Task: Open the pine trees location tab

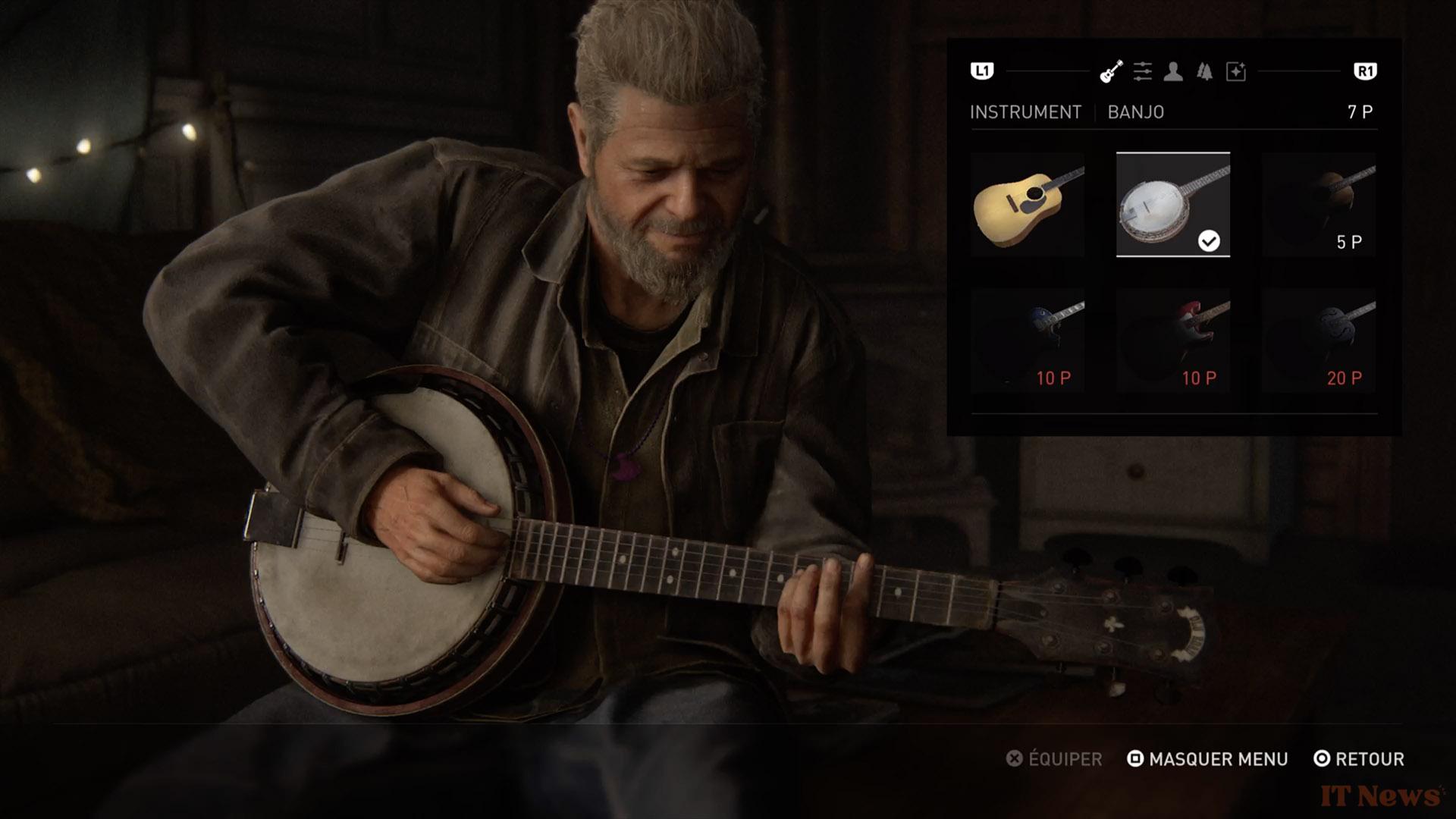Action: tap(1204, 72)
